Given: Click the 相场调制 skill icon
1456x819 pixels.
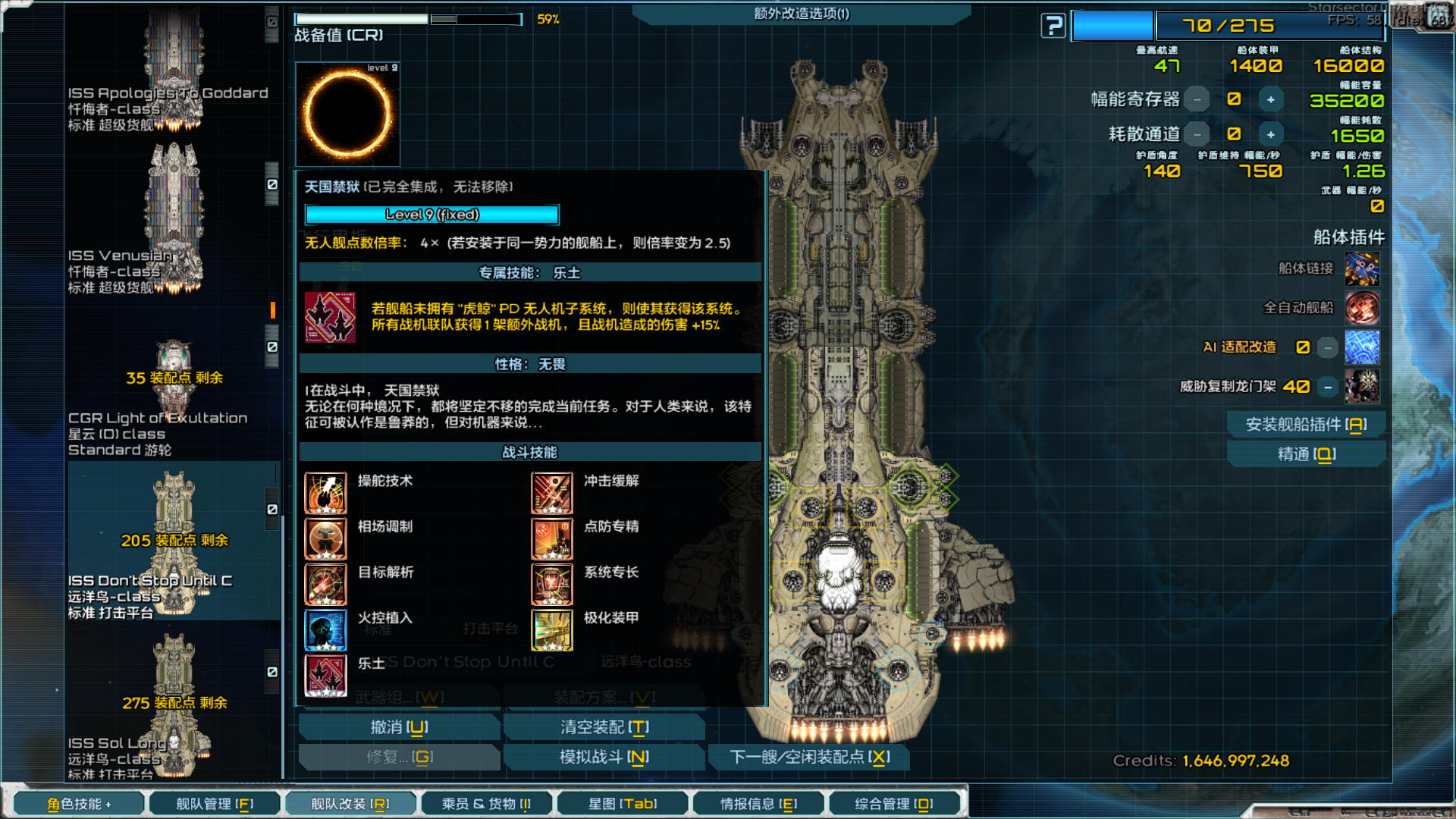Looking at the screenshot, I should (325, 538).
